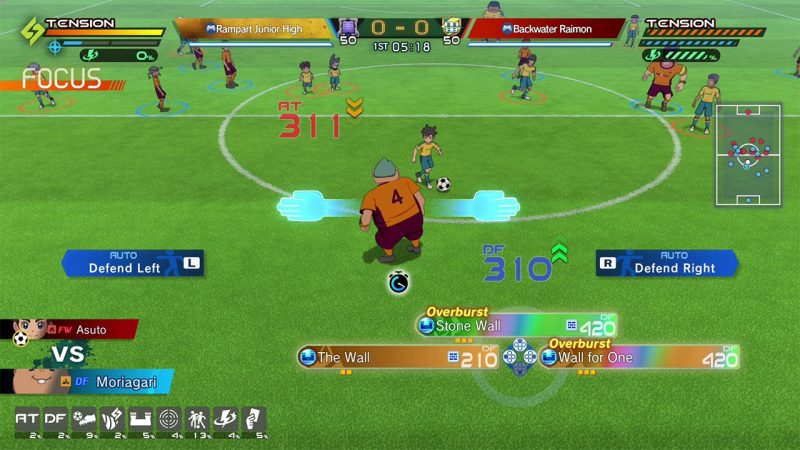800x450 pixels.
Task: Open the pitch minimap
Action: tap(746, 154)
